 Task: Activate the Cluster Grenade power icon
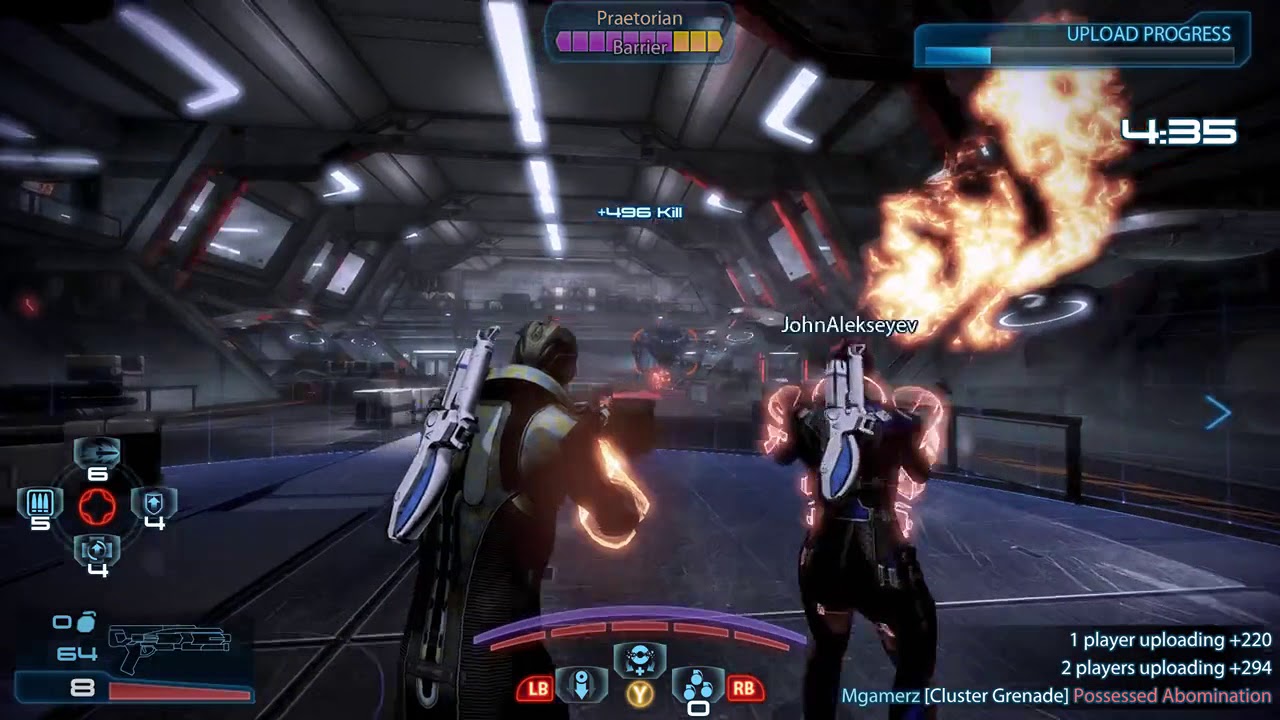[699, 686]
